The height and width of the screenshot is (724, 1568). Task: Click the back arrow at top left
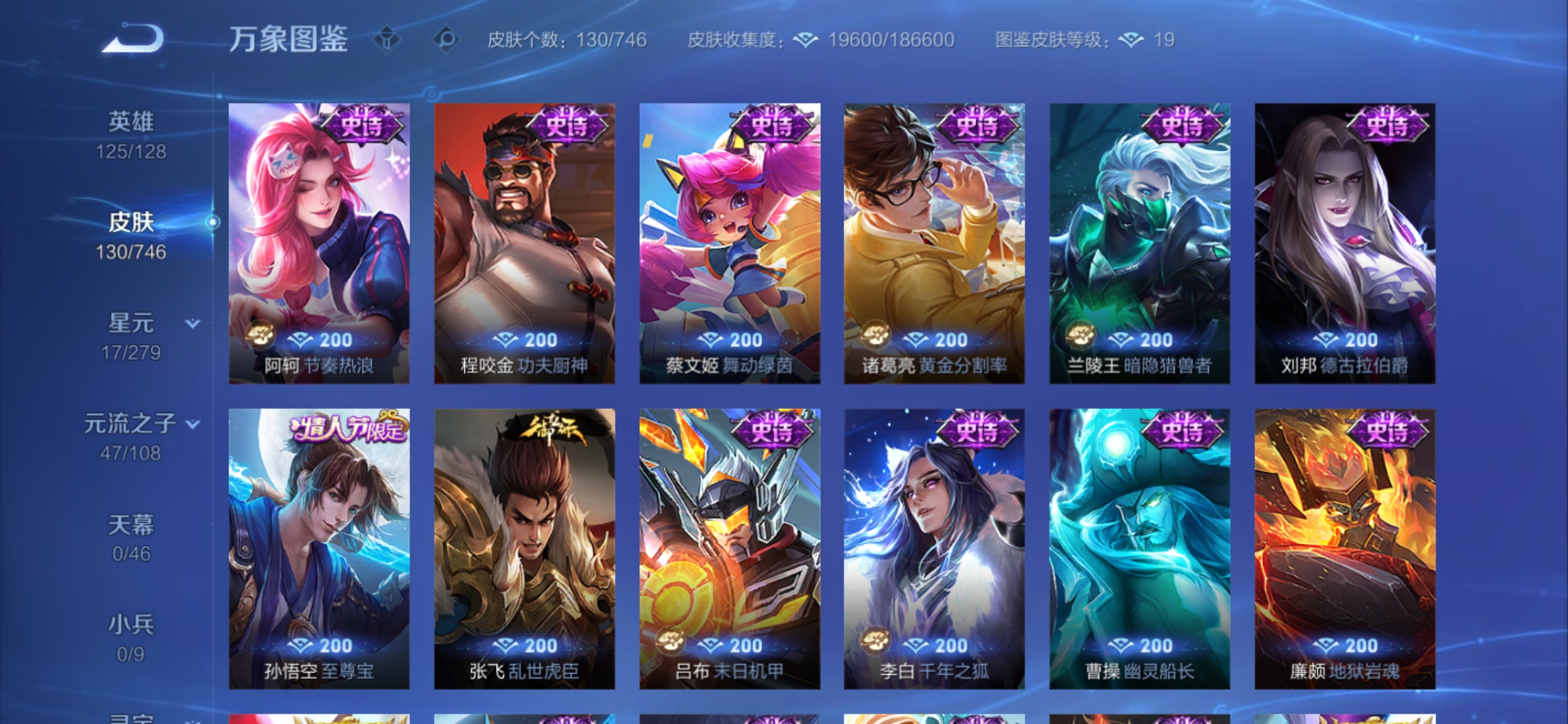click(133, 38)
